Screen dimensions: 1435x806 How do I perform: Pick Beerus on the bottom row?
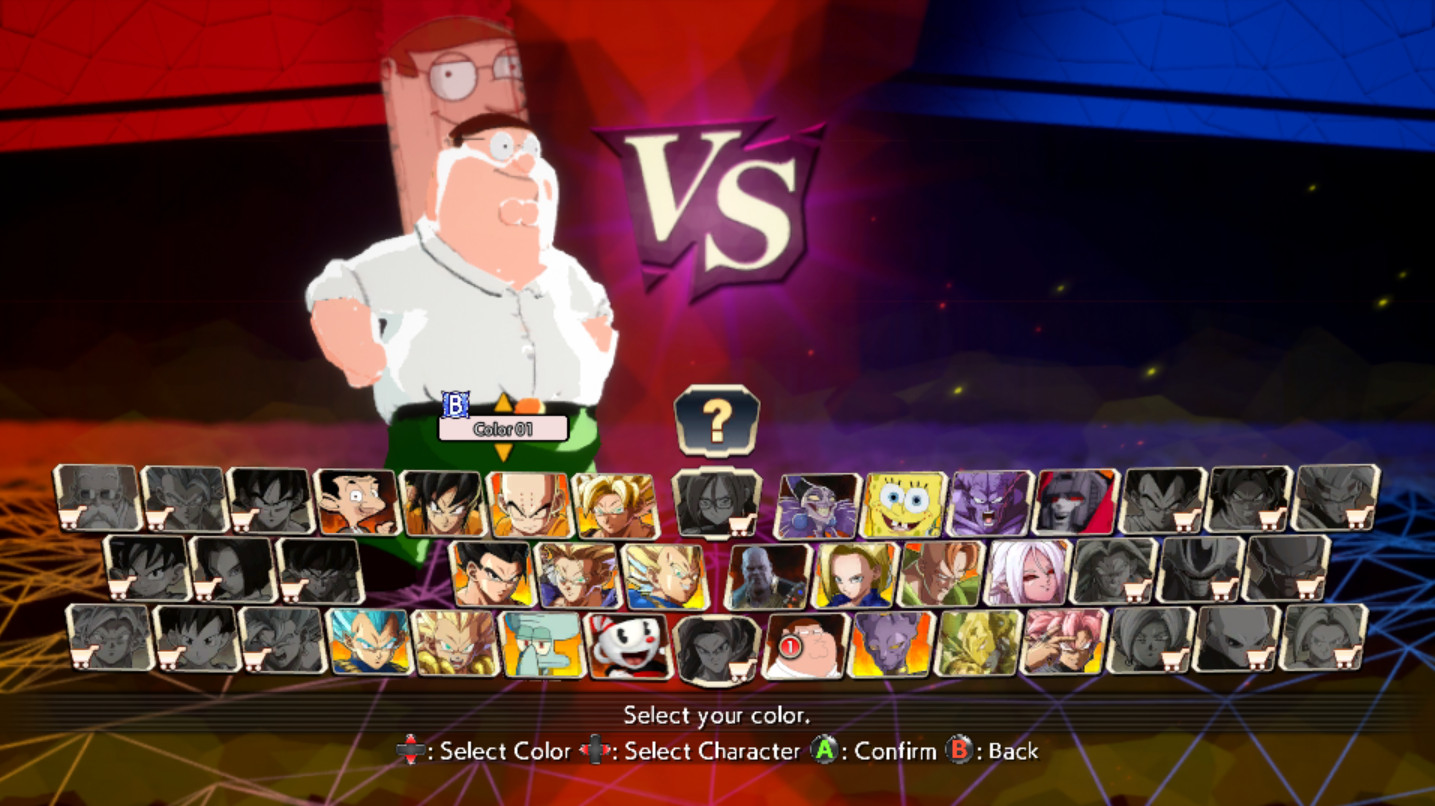[x=890, y=645]
